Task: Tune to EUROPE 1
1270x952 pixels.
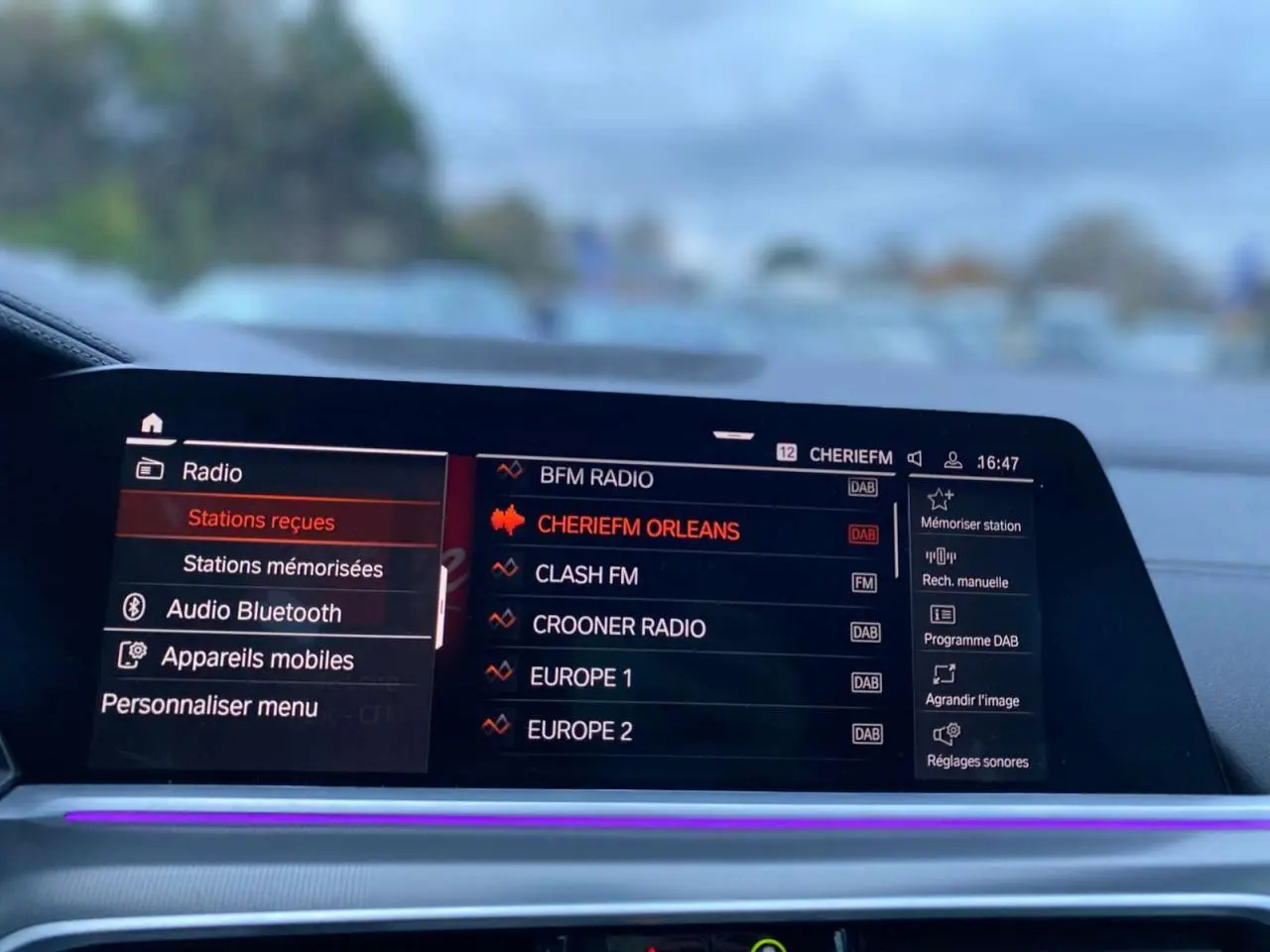Action: 580,678
